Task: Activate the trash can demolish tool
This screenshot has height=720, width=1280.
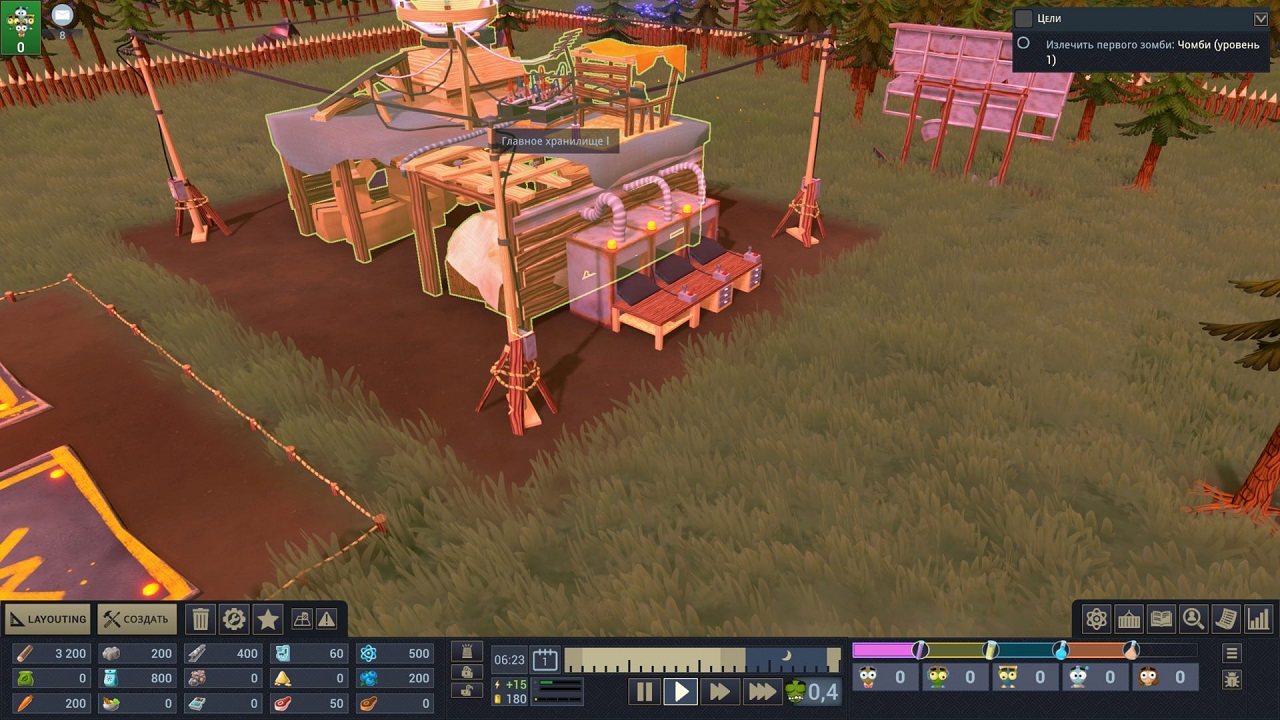Action: [x=201, y=619]
